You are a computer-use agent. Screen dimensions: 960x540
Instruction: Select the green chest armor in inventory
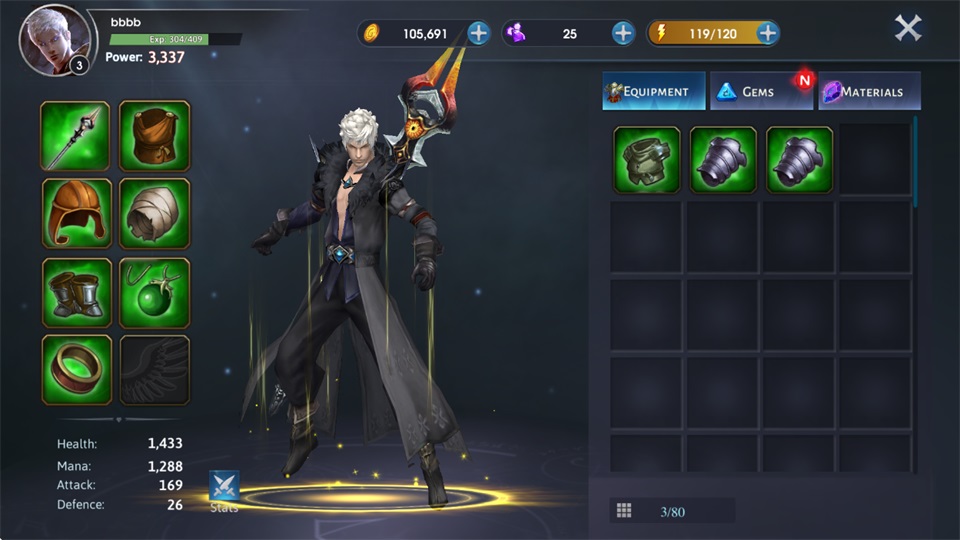pos(647,159)
